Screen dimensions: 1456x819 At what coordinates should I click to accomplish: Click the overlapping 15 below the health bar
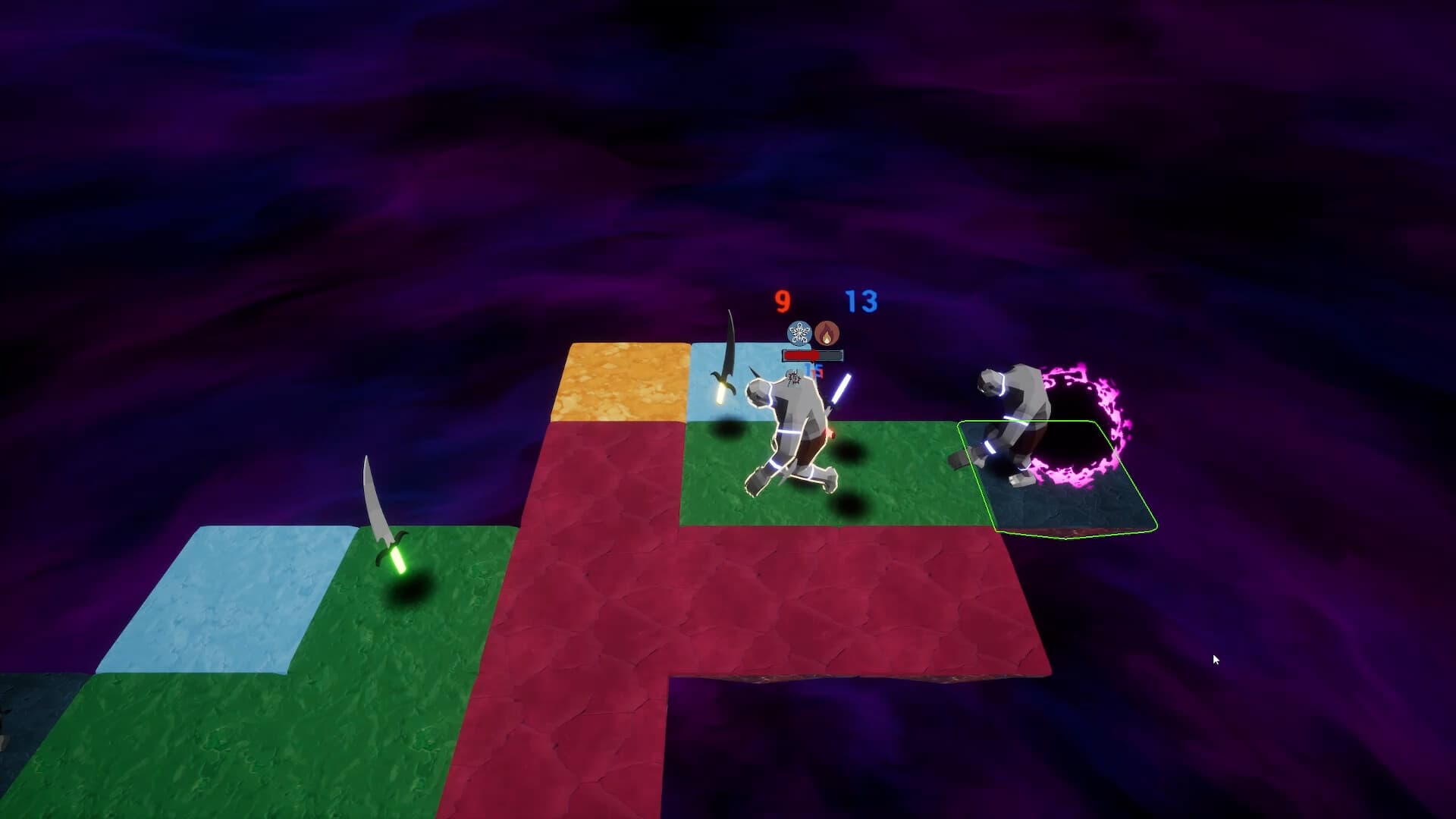tap(813, 369)
